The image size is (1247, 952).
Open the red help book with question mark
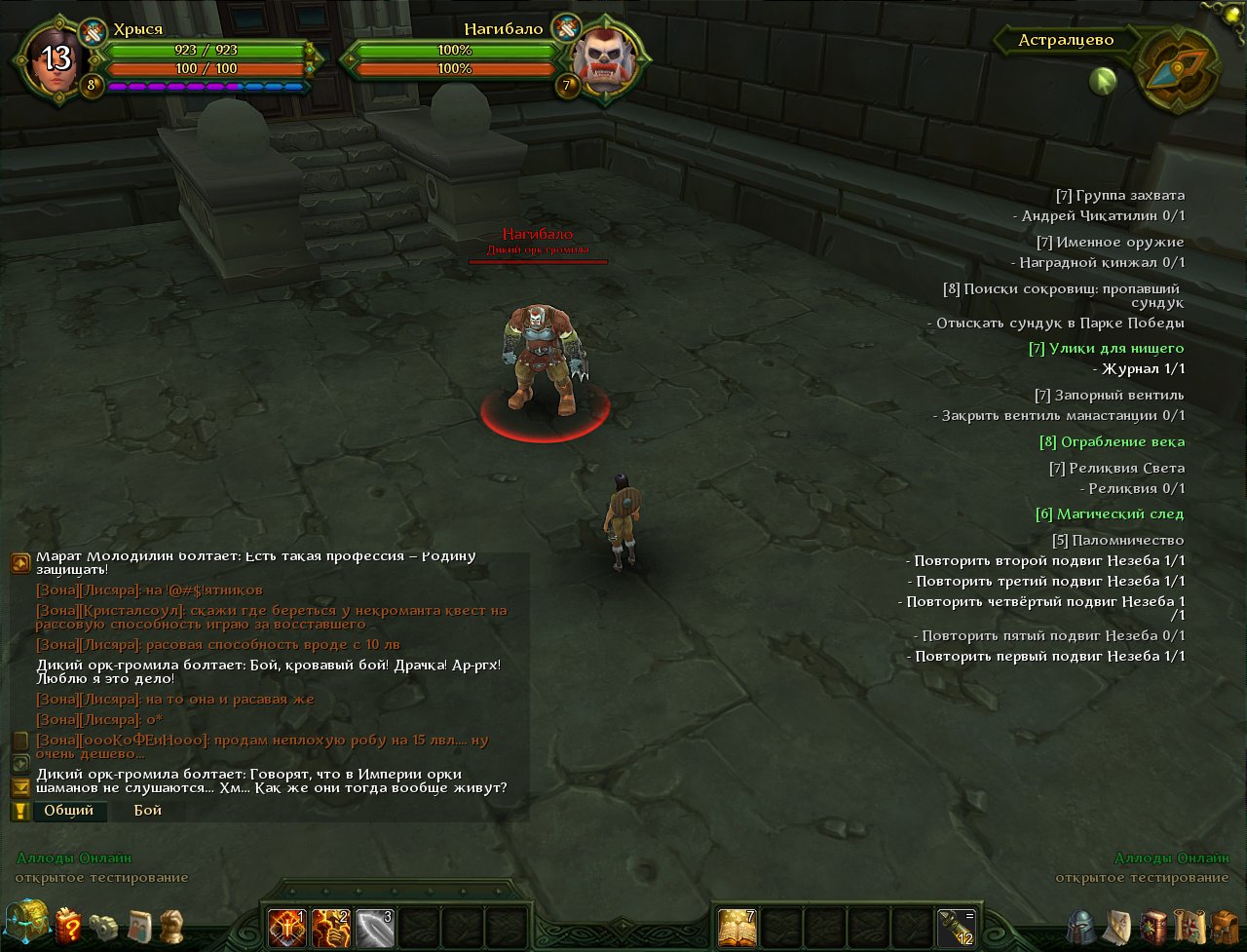point(68,925)
